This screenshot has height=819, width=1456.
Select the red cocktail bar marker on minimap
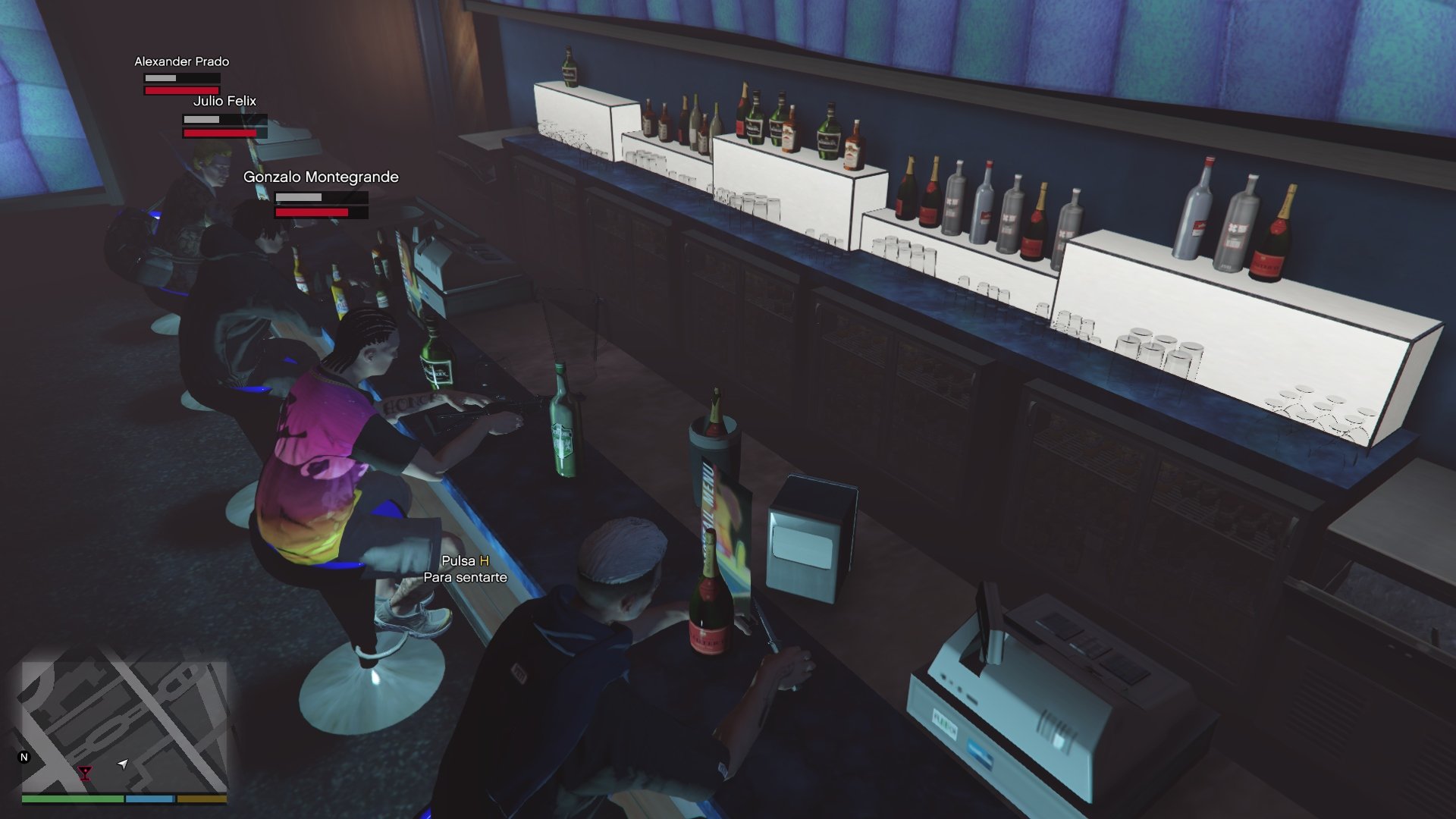click(85, 773)
